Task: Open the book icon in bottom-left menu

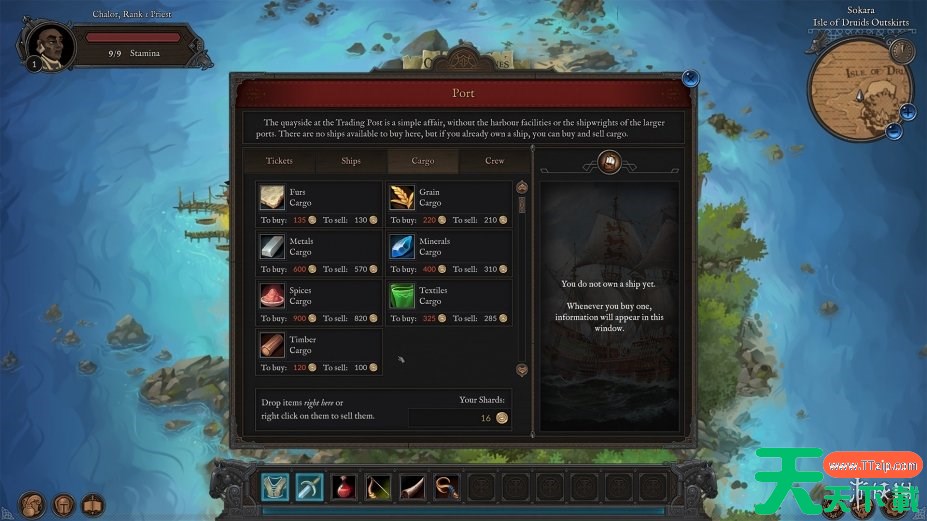Action: (x=93, y=503)
